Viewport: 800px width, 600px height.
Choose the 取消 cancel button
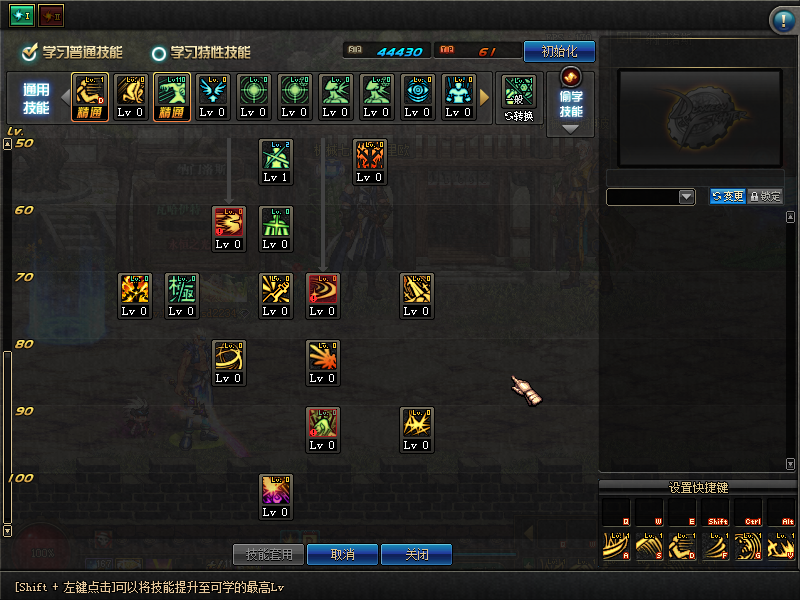342,554
